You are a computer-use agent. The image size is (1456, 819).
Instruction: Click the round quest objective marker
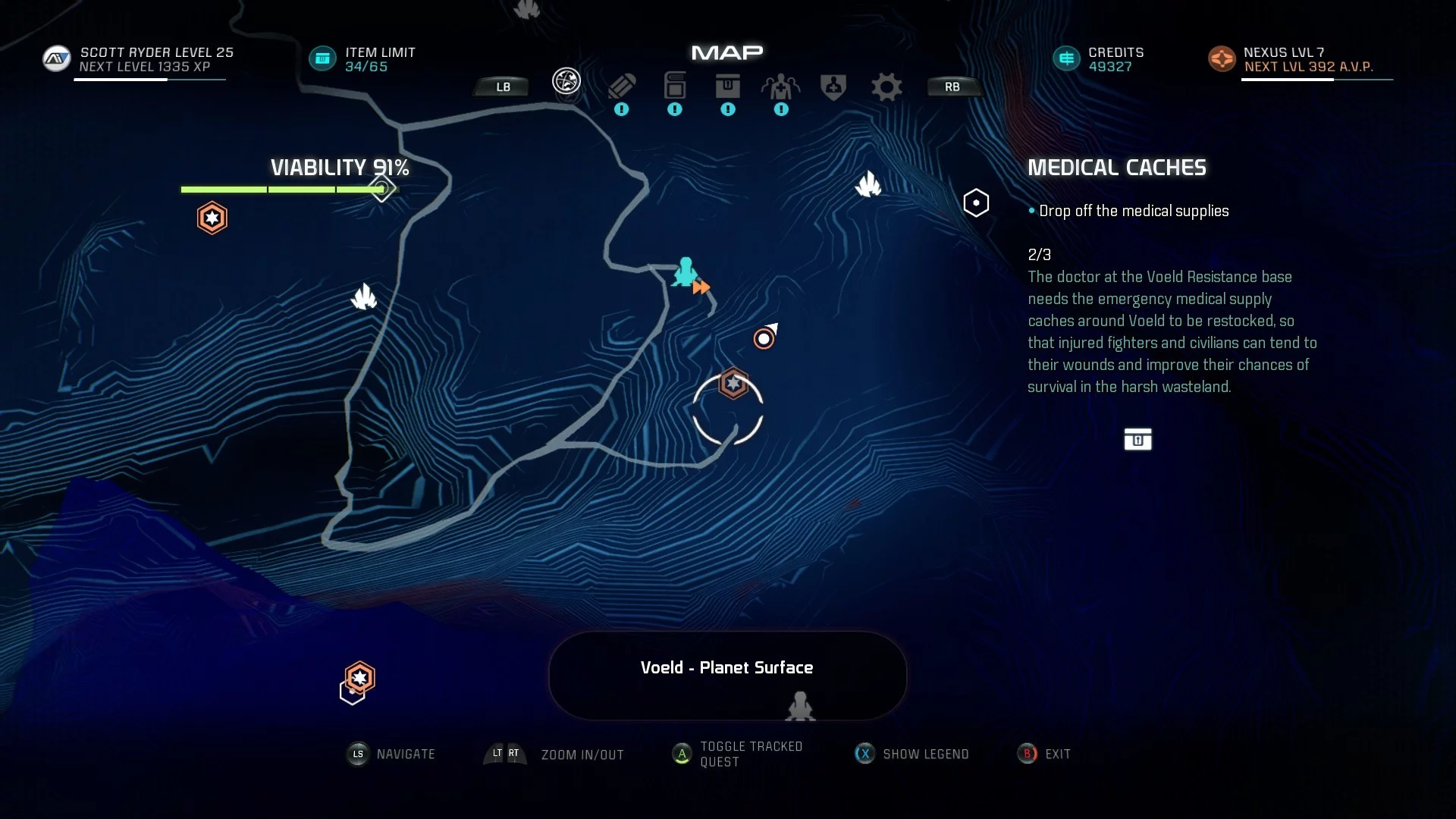tap(764, 338)
